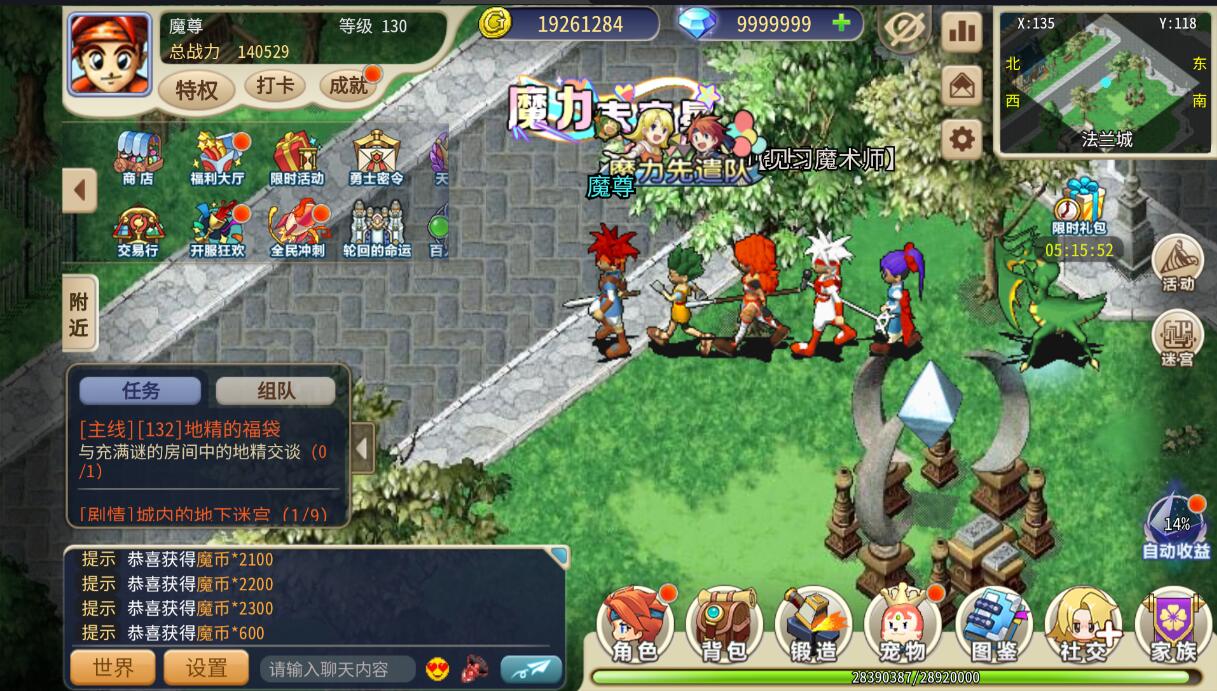Click the chat input field

[337, 669]
